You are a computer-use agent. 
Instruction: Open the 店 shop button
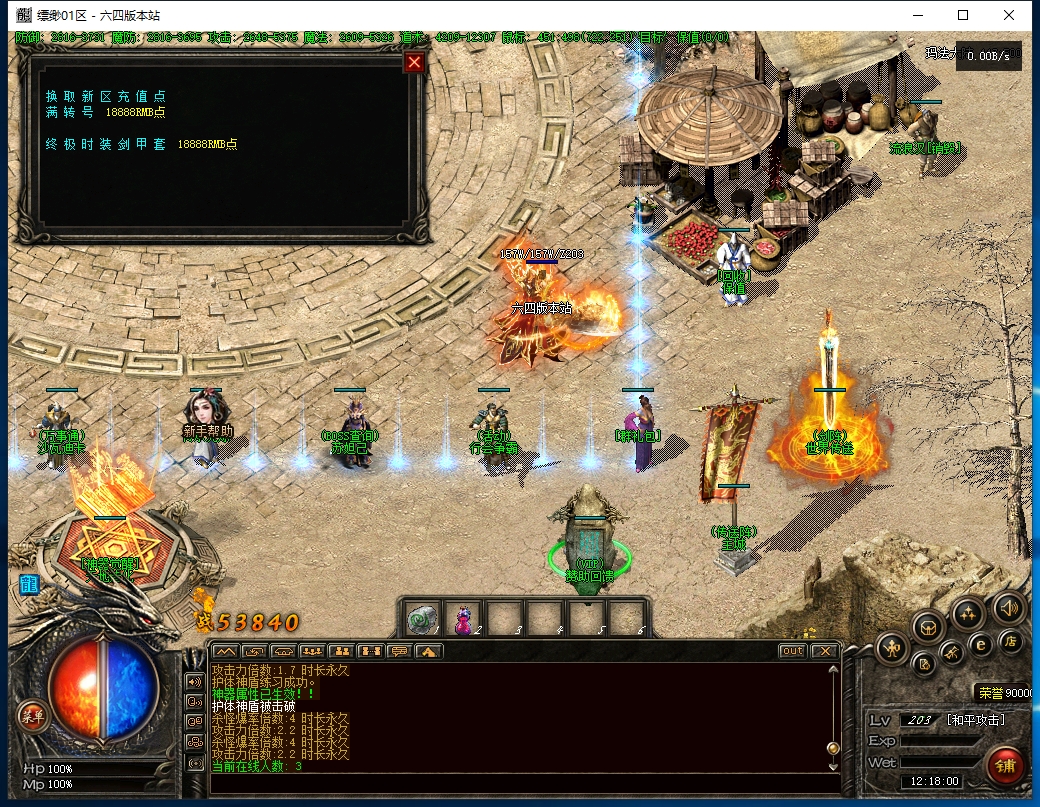click(1011, 643)
